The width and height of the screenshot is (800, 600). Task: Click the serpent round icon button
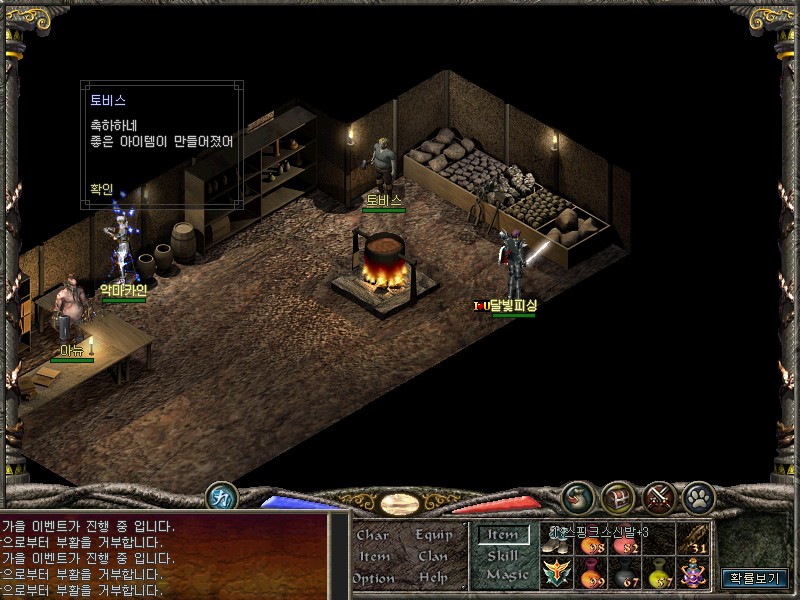coord(577,497)
